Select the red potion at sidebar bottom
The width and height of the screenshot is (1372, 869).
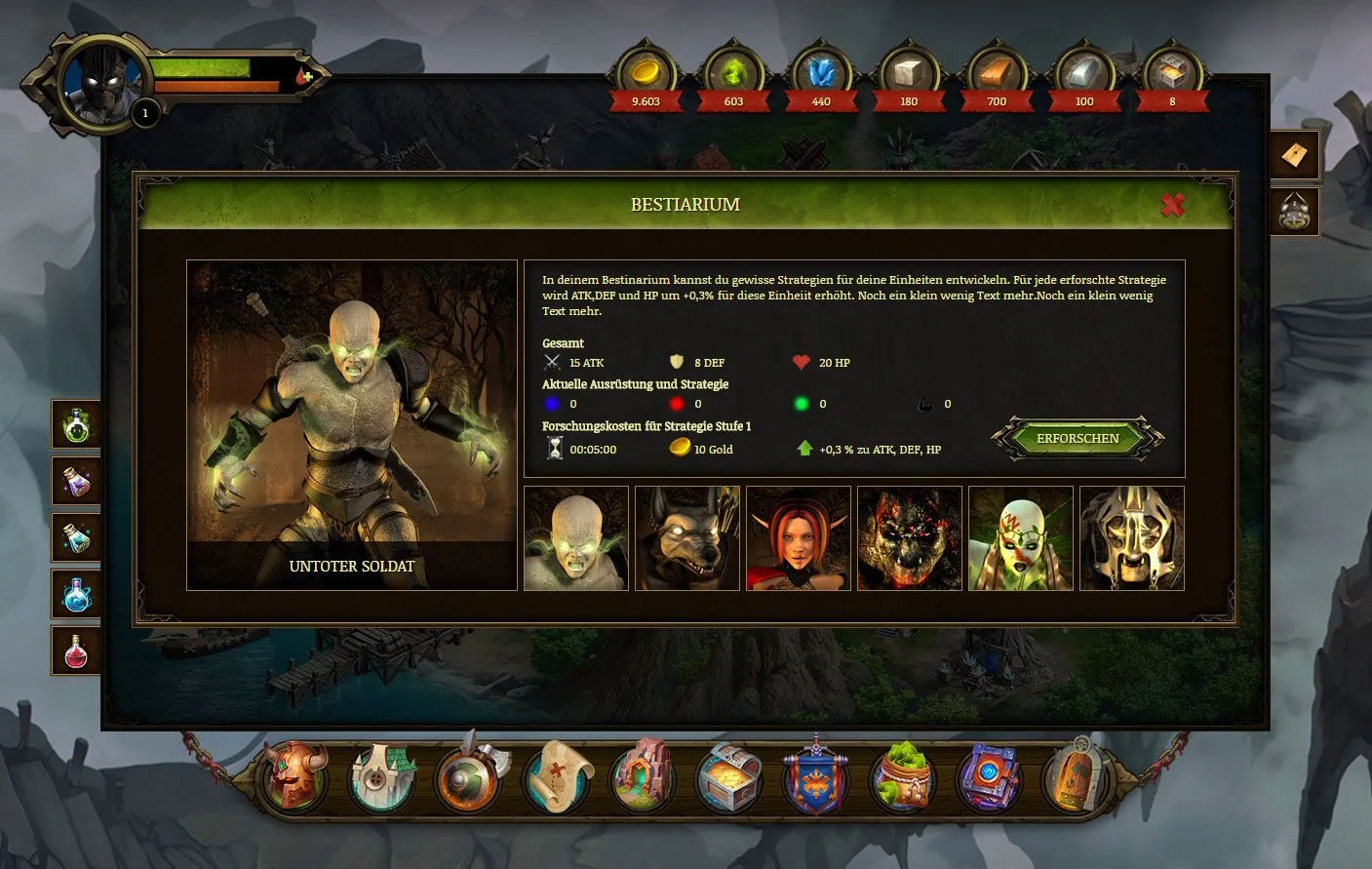76,650
